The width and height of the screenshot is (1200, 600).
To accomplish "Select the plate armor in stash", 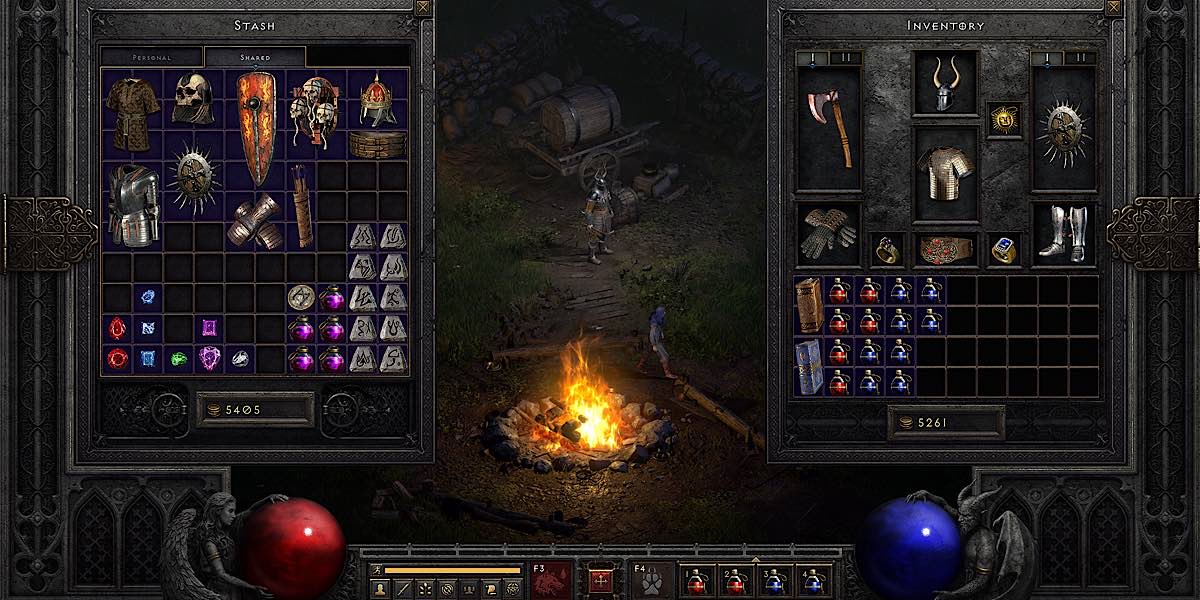I will tap(132, 205).
